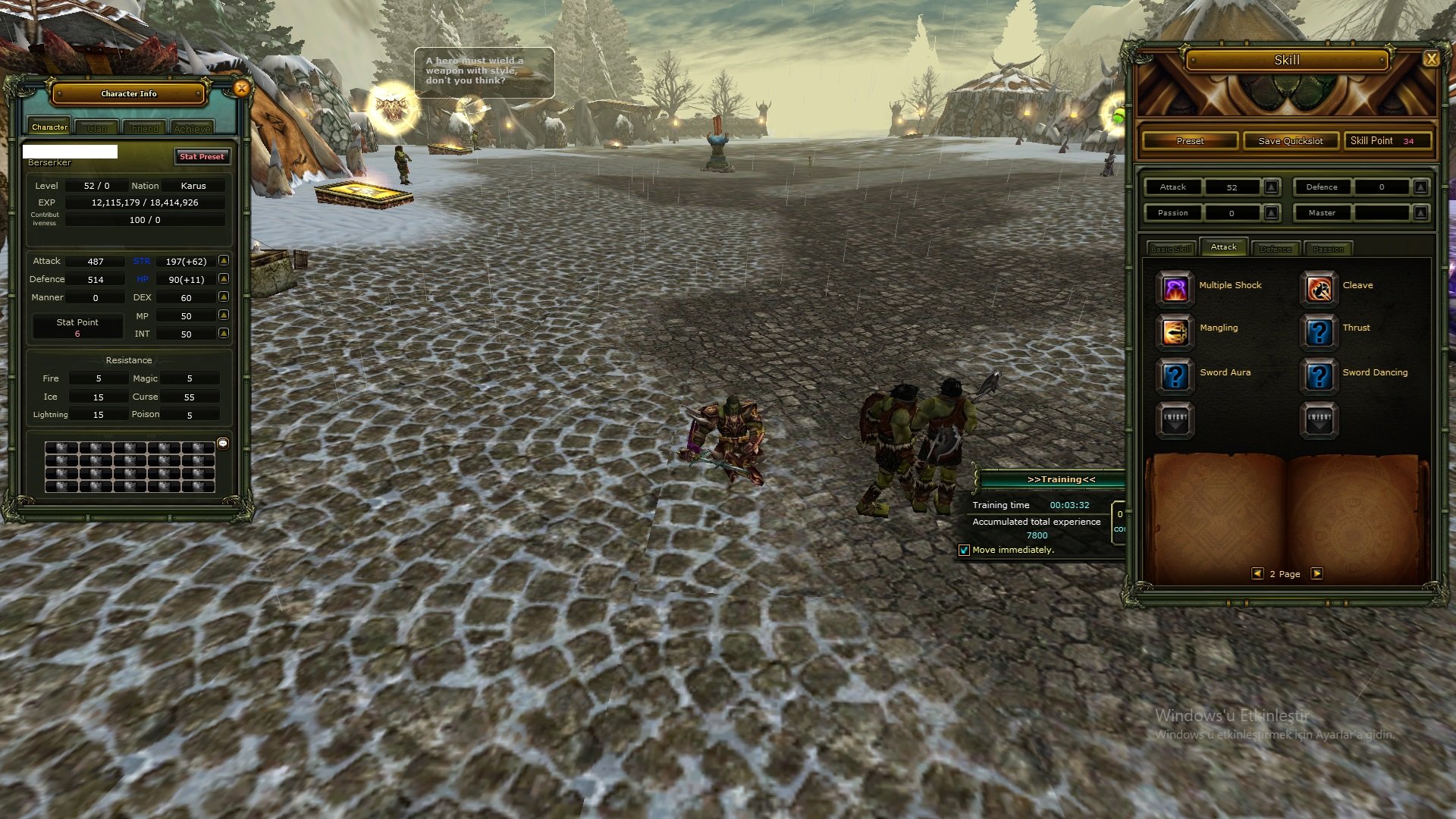The height and width of the screenshot is (819, 1456).
Task: Open the skill Preset button
Action: click(x=1190, y=141)
